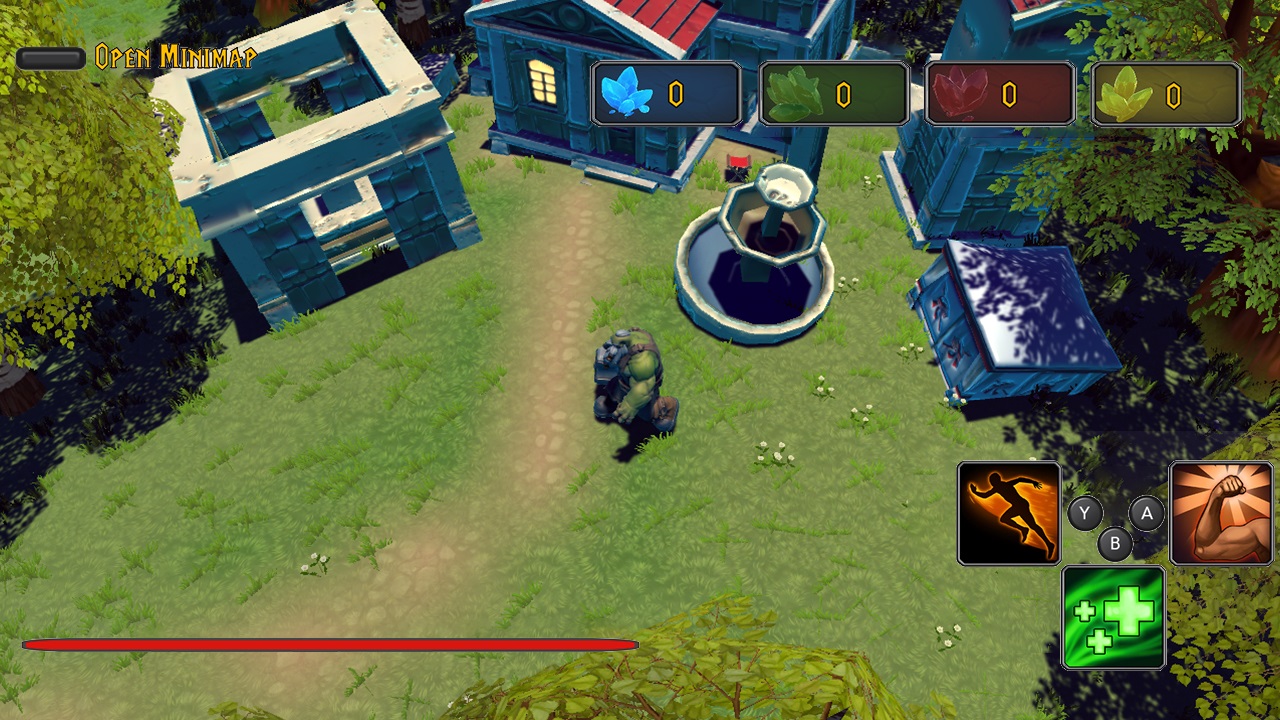Screen dimensions: 1280x720
Task: Expand the yellow crystal counter panel
Action: pyautogui.click(x=1166, y=92)
